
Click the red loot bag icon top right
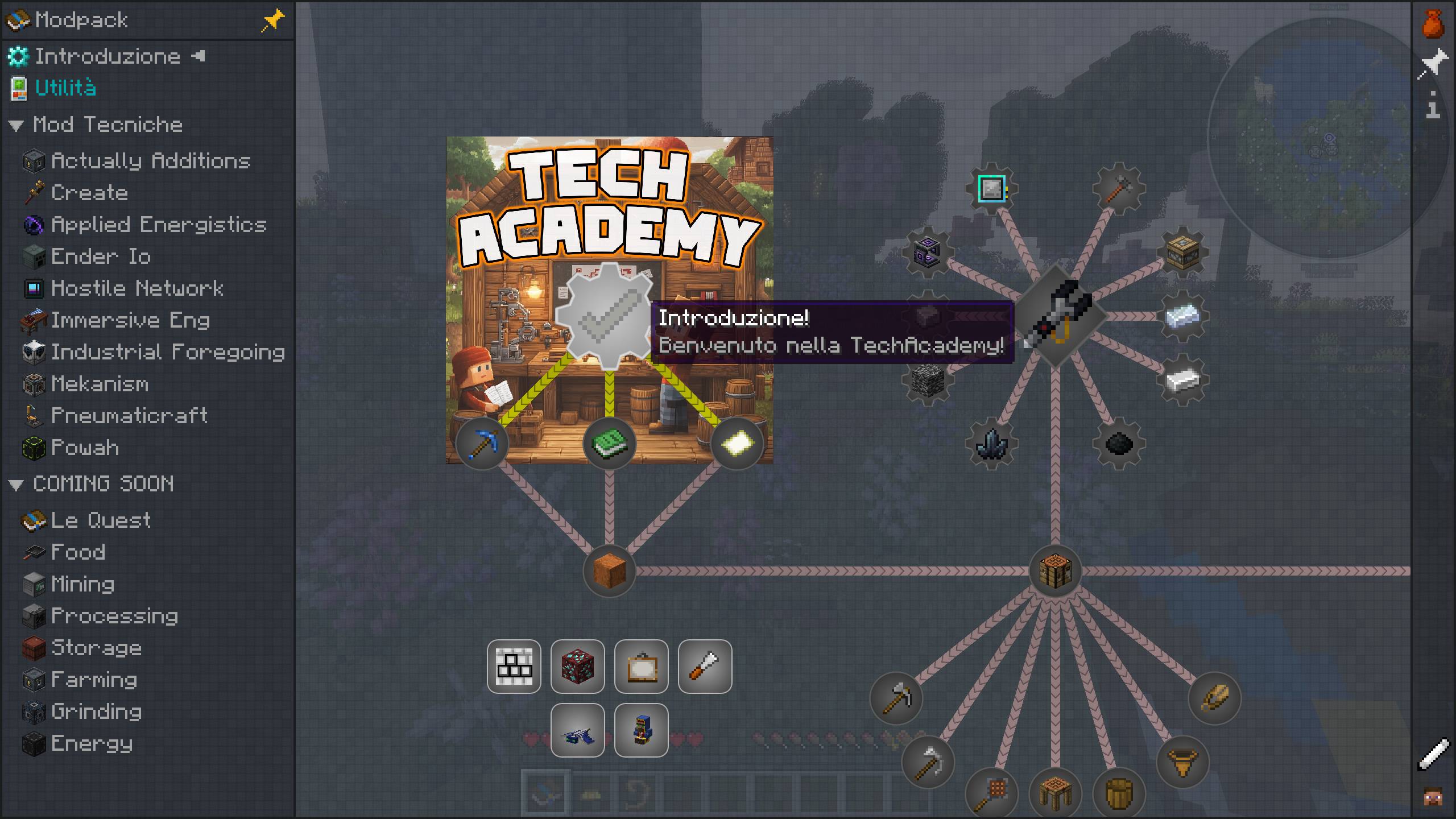click(1433, 24)
